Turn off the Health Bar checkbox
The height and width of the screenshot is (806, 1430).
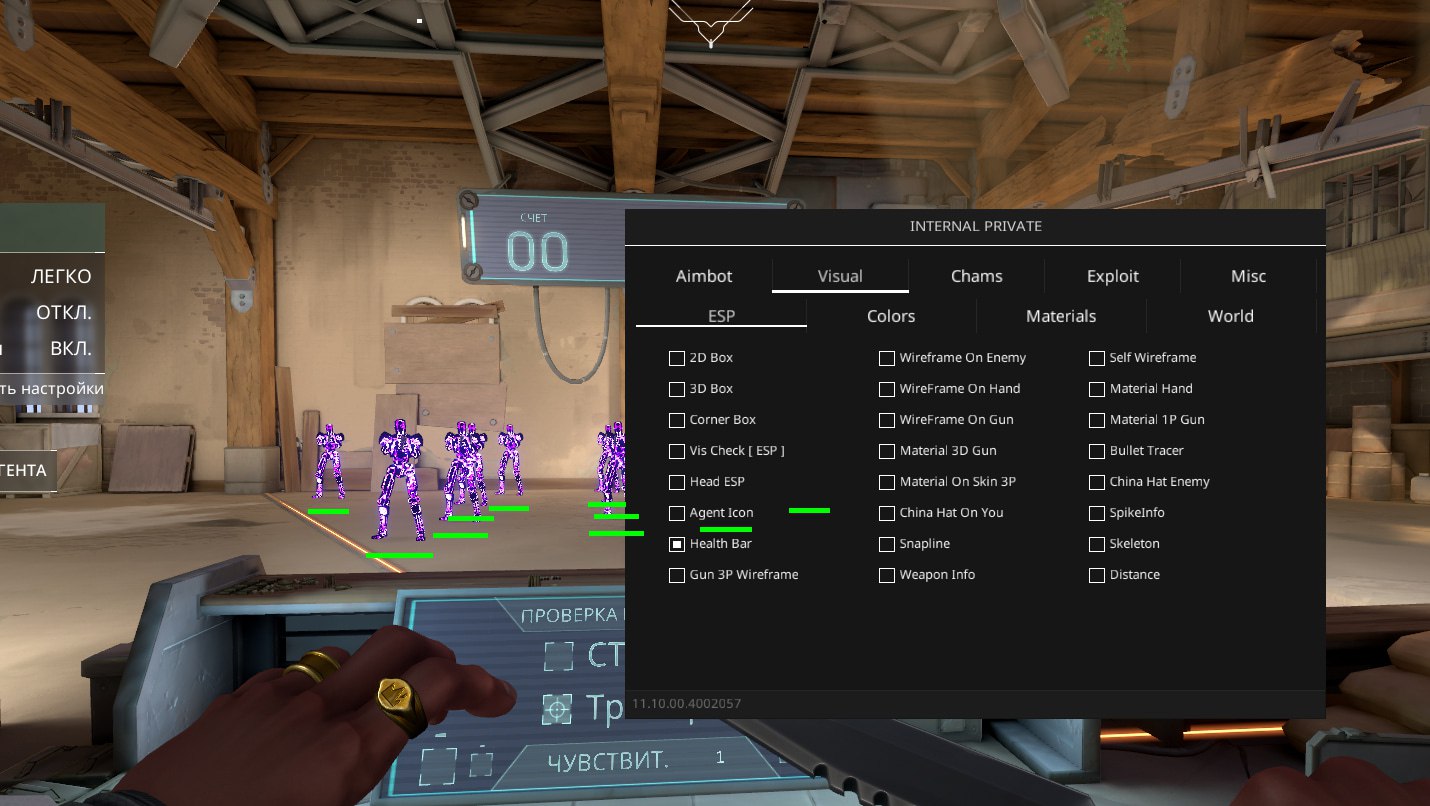(677, 544)
